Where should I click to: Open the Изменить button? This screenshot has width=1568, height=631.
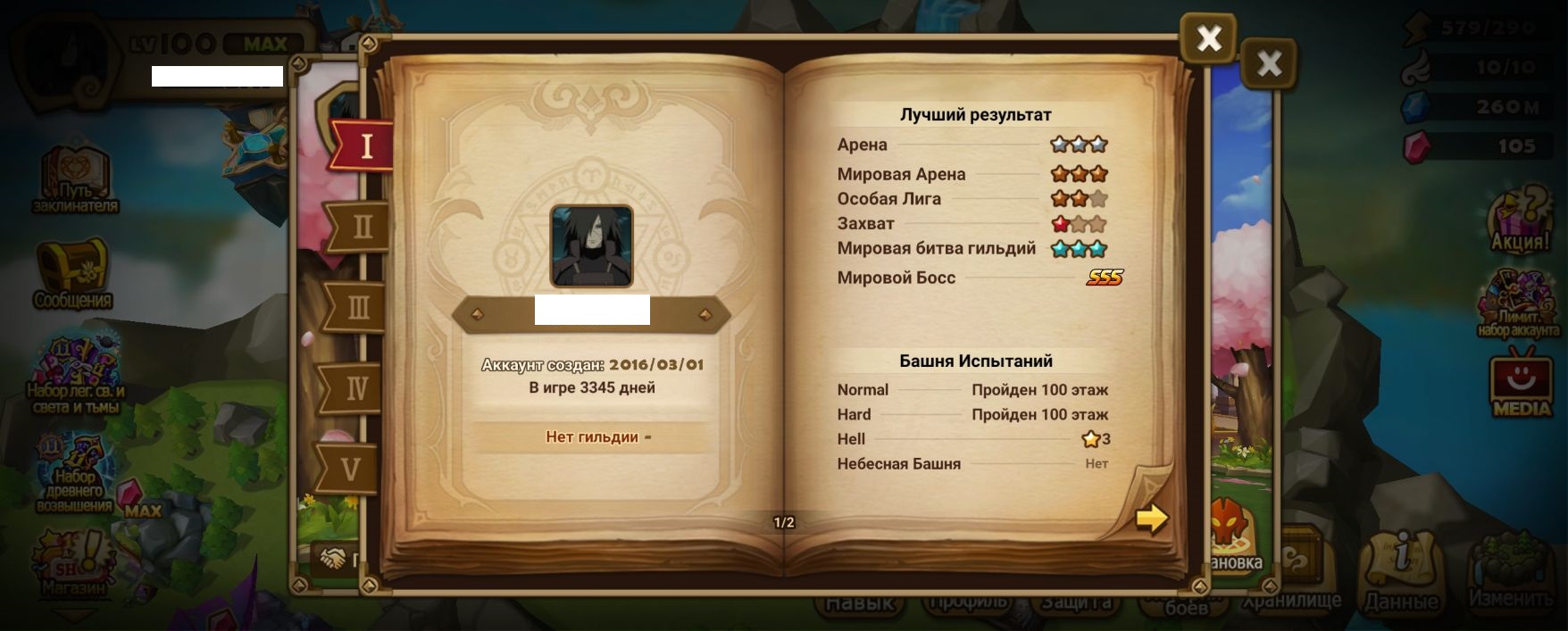click(1511, 571)
